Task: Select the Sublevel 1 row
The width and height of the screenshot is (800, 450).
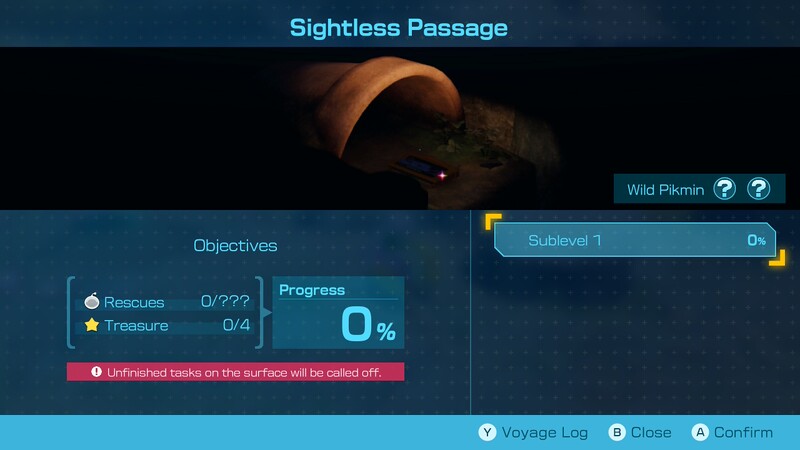Action: (x=634, y=240)
